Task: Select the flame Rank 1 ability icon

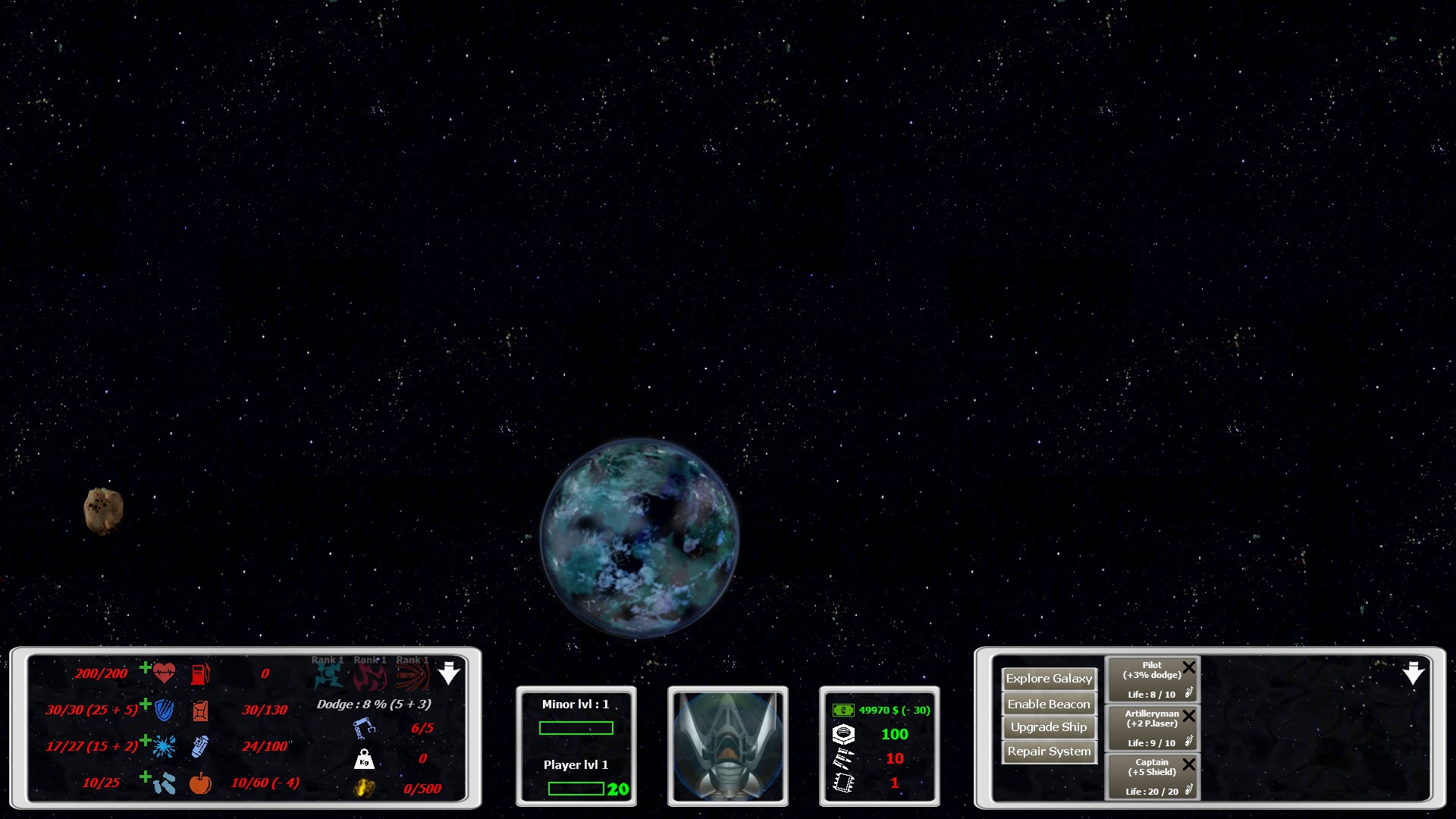Action: [x=370, y=673]
